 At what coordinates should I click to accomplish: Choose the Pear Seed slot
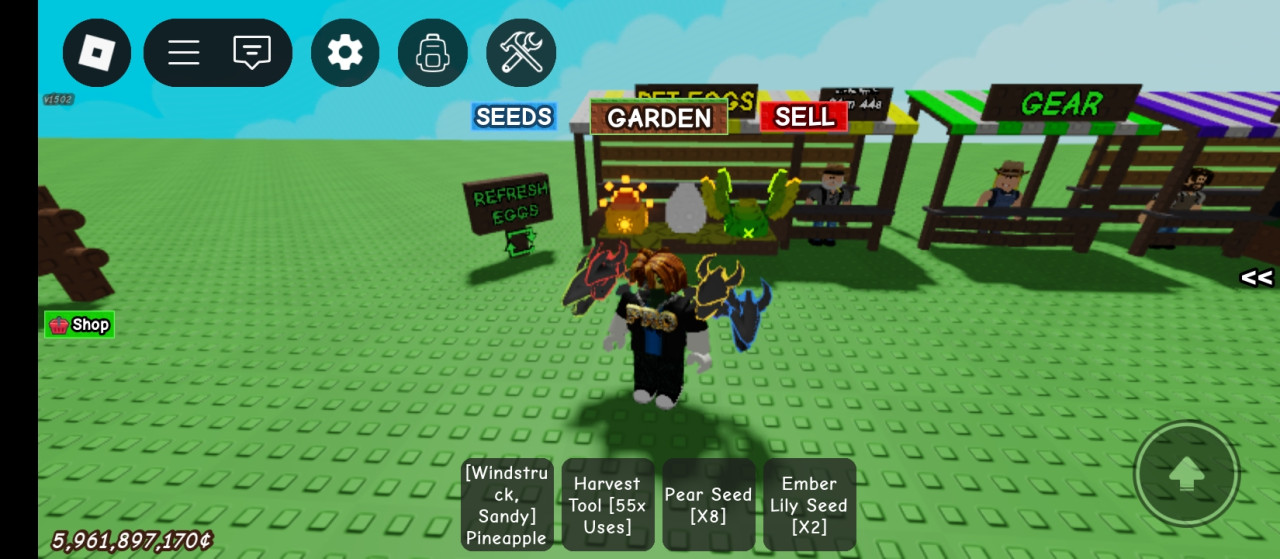tap(708, 505)
